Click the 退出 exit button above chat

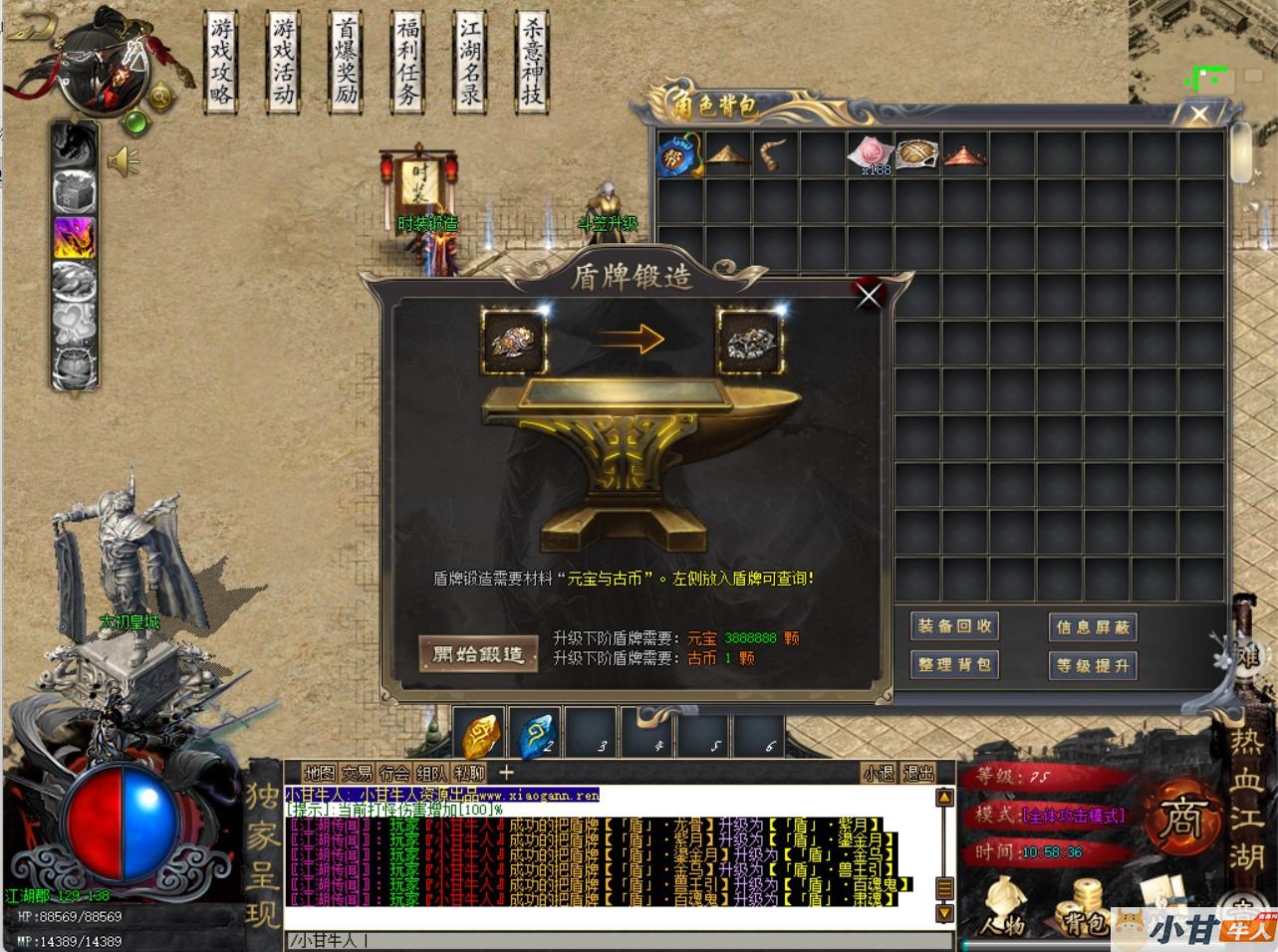tap(917, 773)
